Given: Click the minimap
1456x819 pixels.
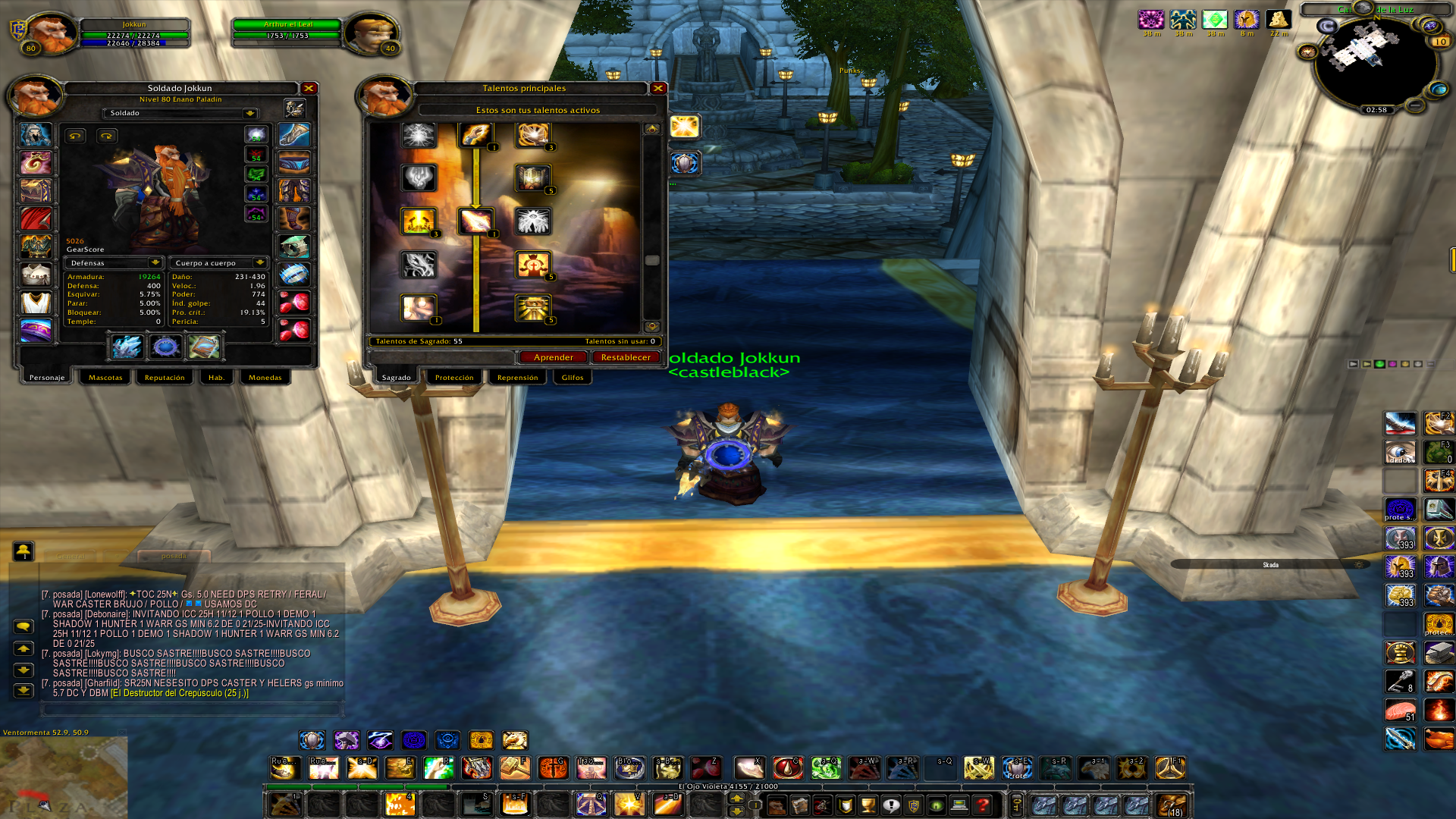Looking at the screenshot, I should tap(1375, 64).
